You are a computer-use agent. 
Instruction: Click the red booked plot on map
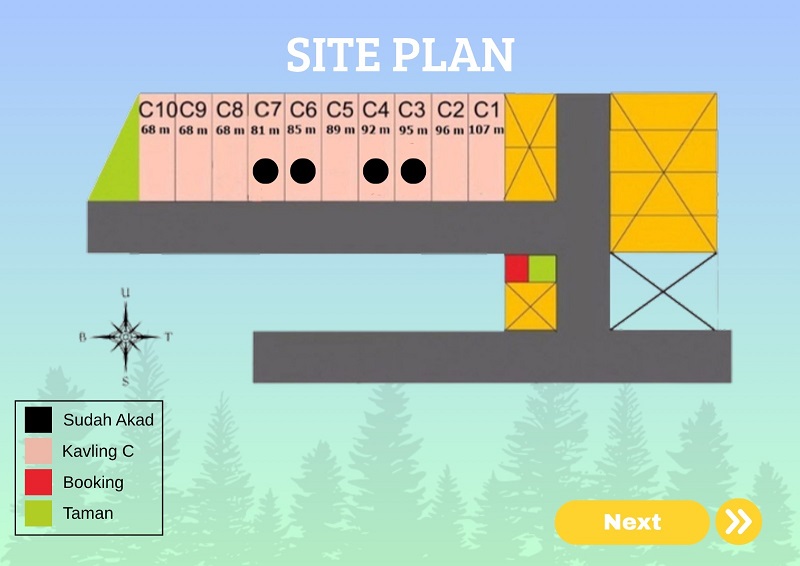(516, 269)
